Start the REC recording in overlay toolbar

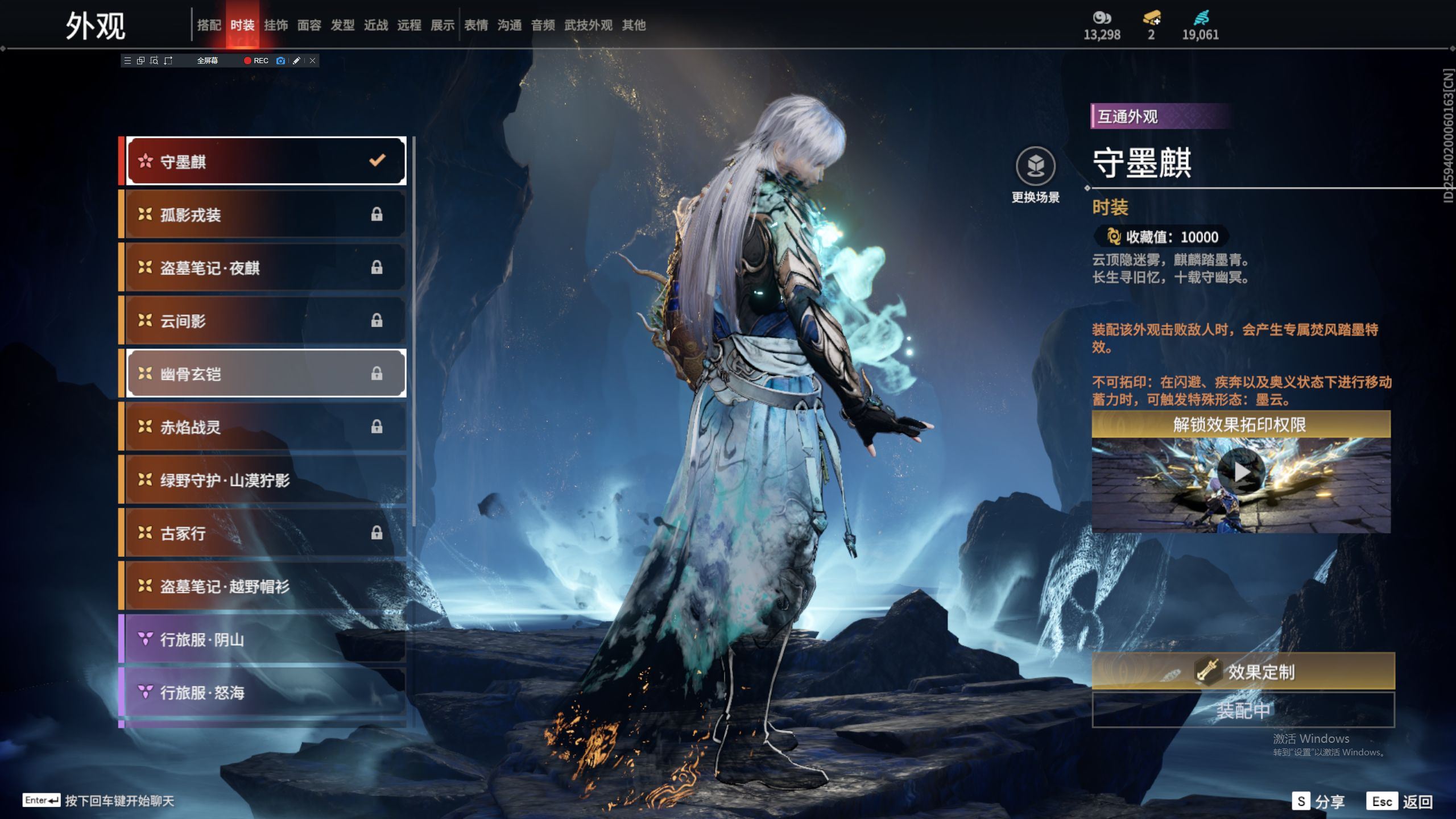point(256,61)
